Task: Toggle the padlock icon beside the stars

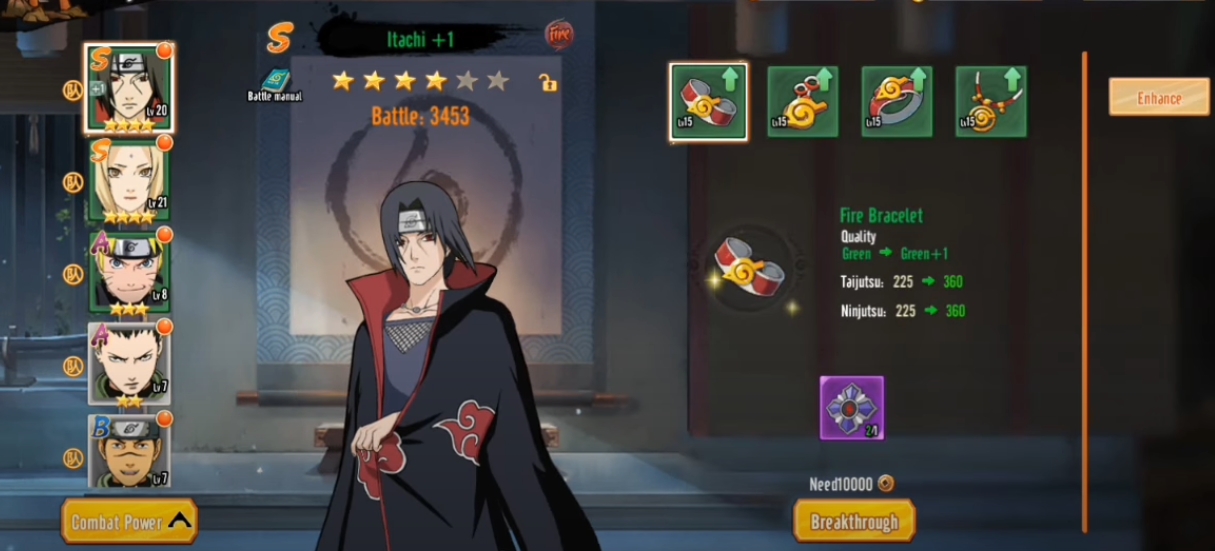Action: (x=547, y=82)
